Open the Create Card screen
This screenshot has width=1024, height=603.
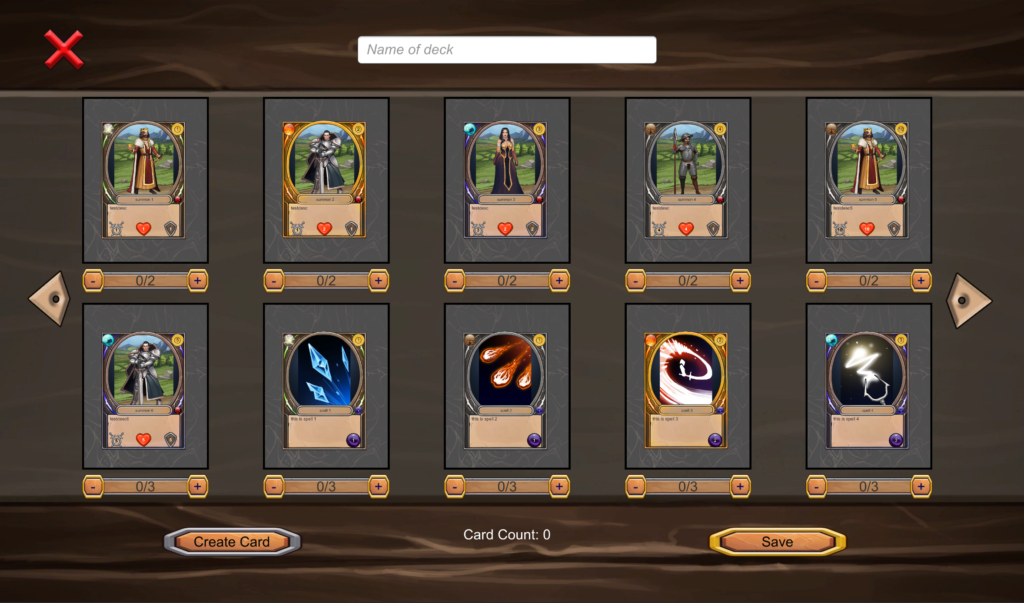click(x=232, y=542)
